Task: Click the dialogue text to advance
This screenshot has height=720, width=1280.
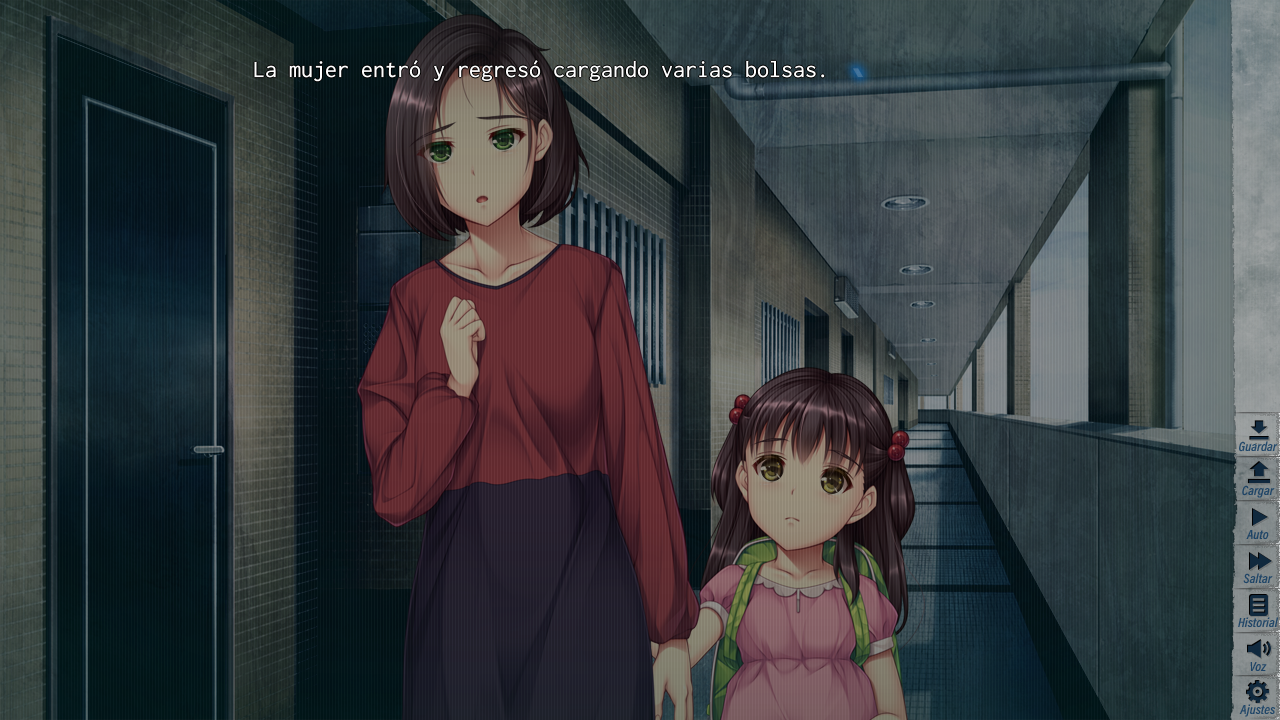Action: coord(541,70)
